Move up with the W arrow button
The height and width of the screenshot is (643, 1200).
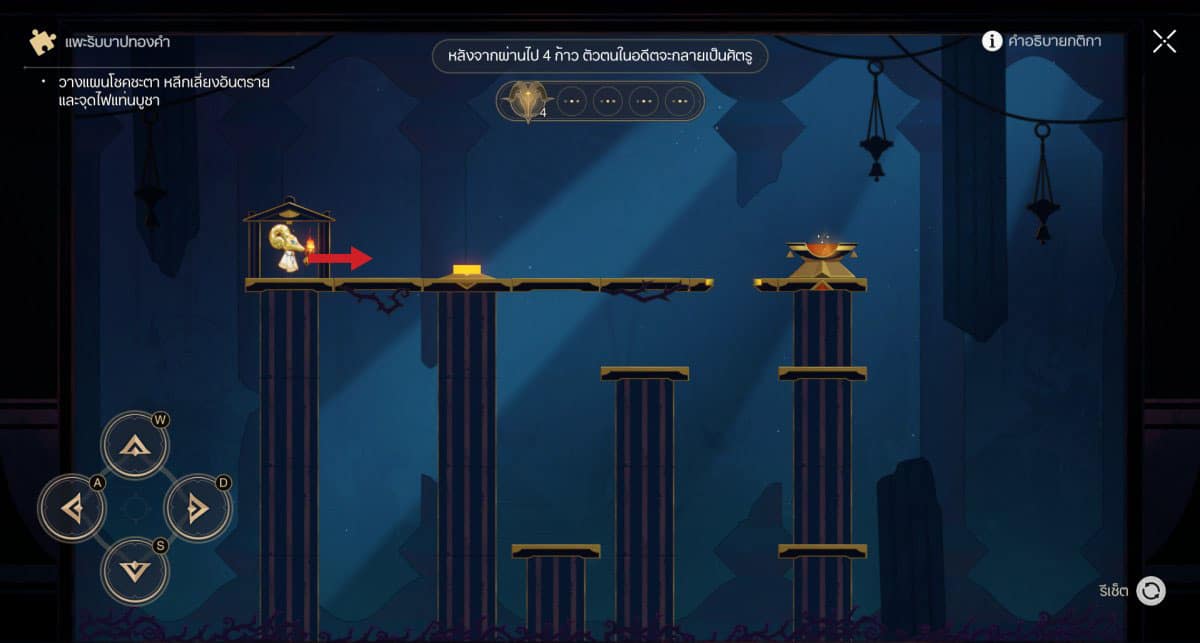[135, 447]
